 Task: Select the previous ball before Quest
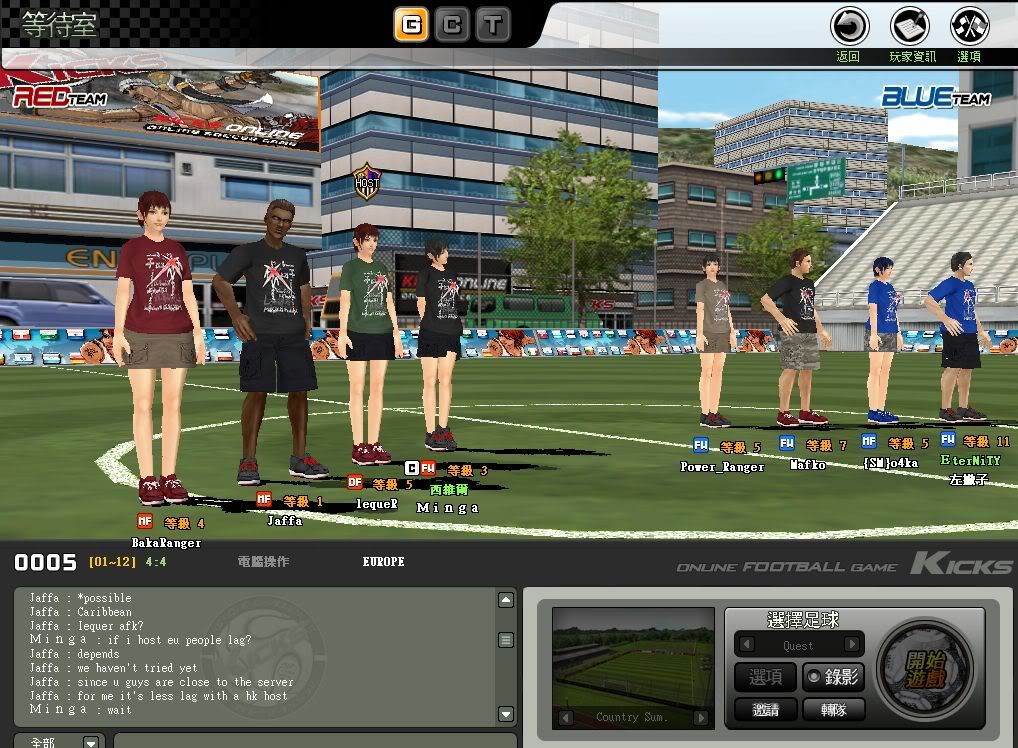pos(745,645)
